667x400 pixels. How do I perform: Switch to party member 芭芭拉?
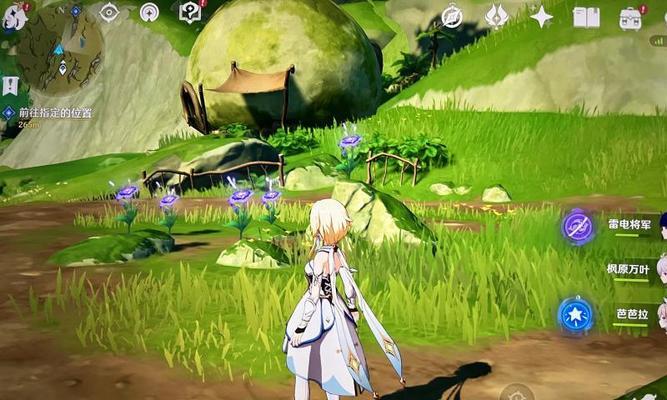[632, 314]
